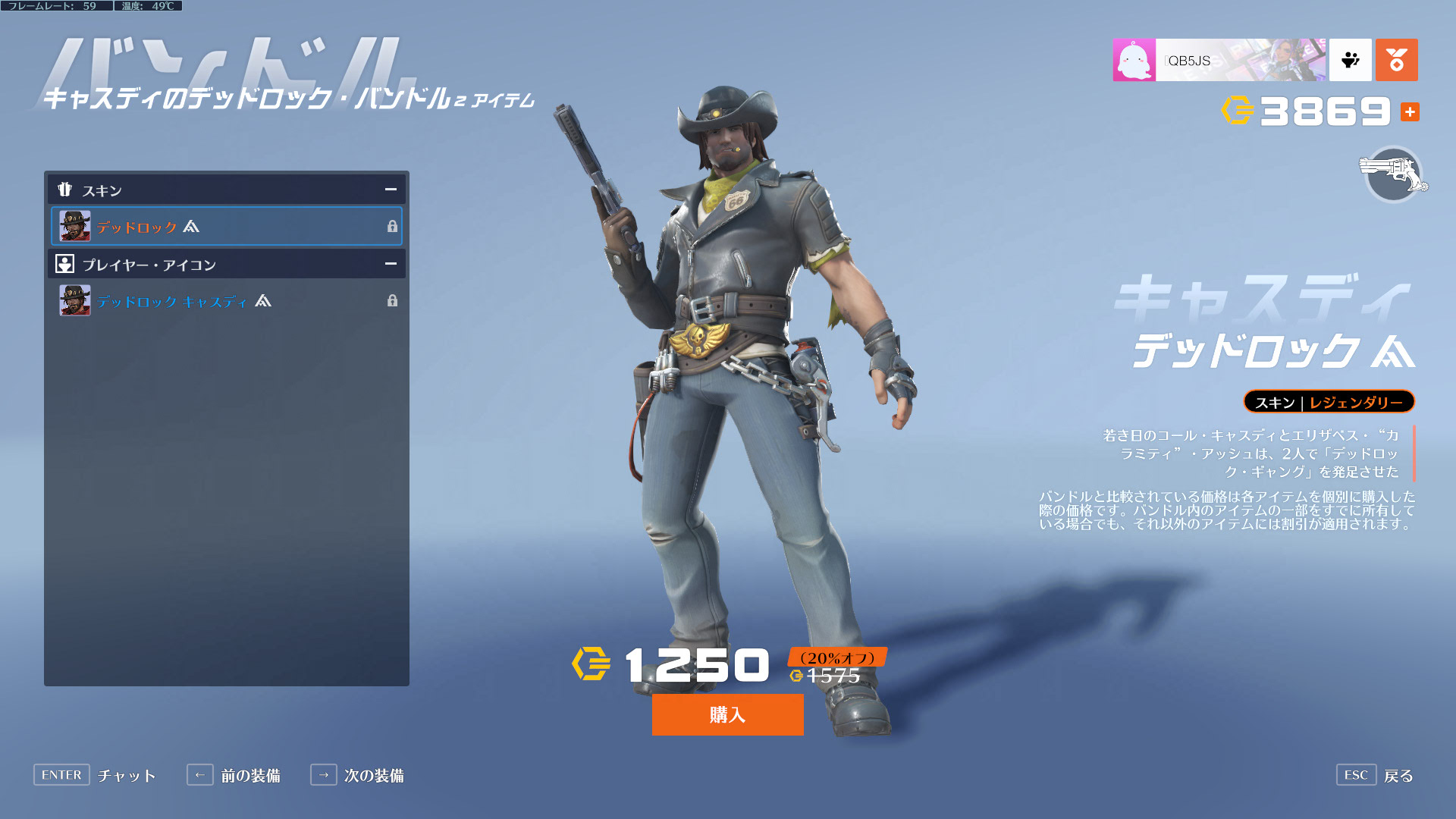Go to 次の装備 next equipment
The height and width of the screenshot is (819, 1456).
pyautogui.click(x=358, y=775)
